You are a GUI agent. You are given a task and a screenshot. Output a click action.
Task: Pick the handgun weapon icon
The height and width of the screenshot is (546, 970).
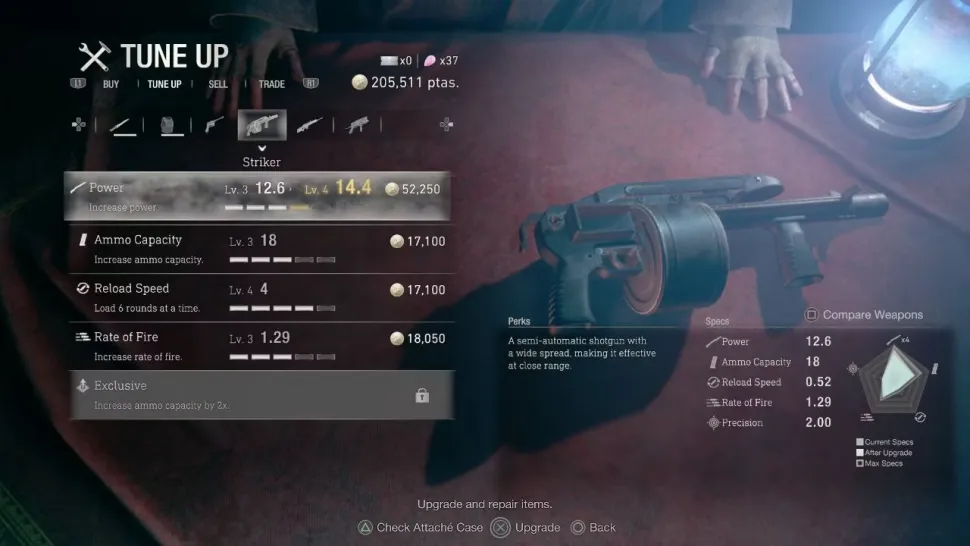(214, 126)
